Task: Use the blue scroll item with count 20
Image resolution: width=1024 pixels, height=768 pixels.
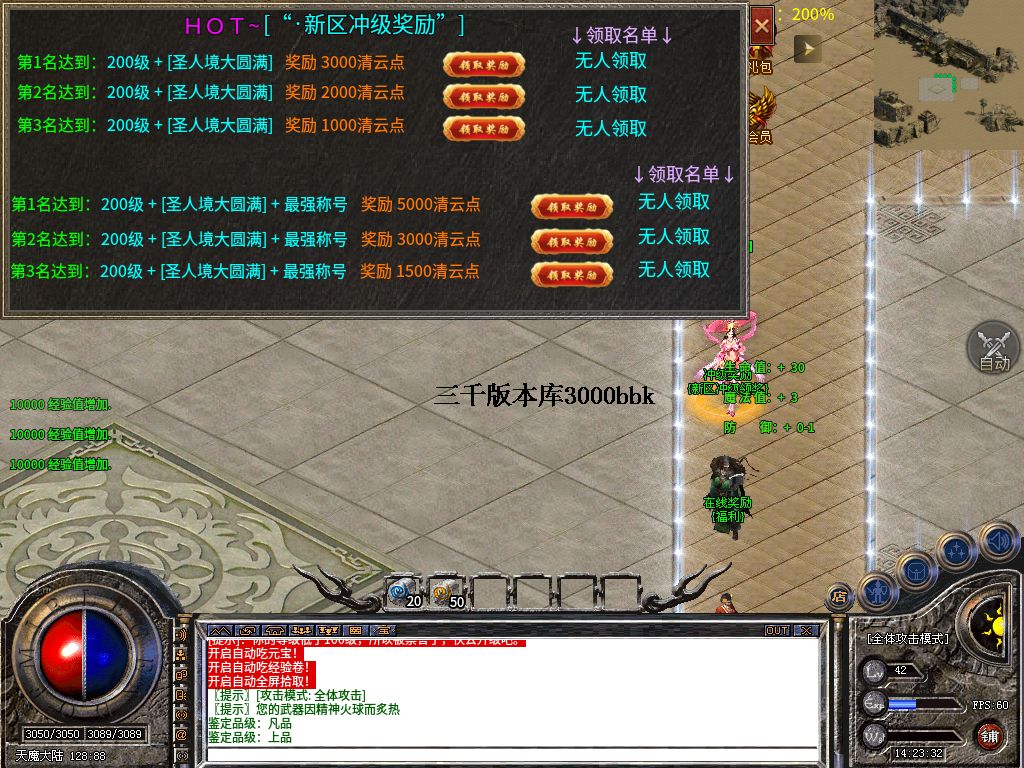Action: coord(403,592)
